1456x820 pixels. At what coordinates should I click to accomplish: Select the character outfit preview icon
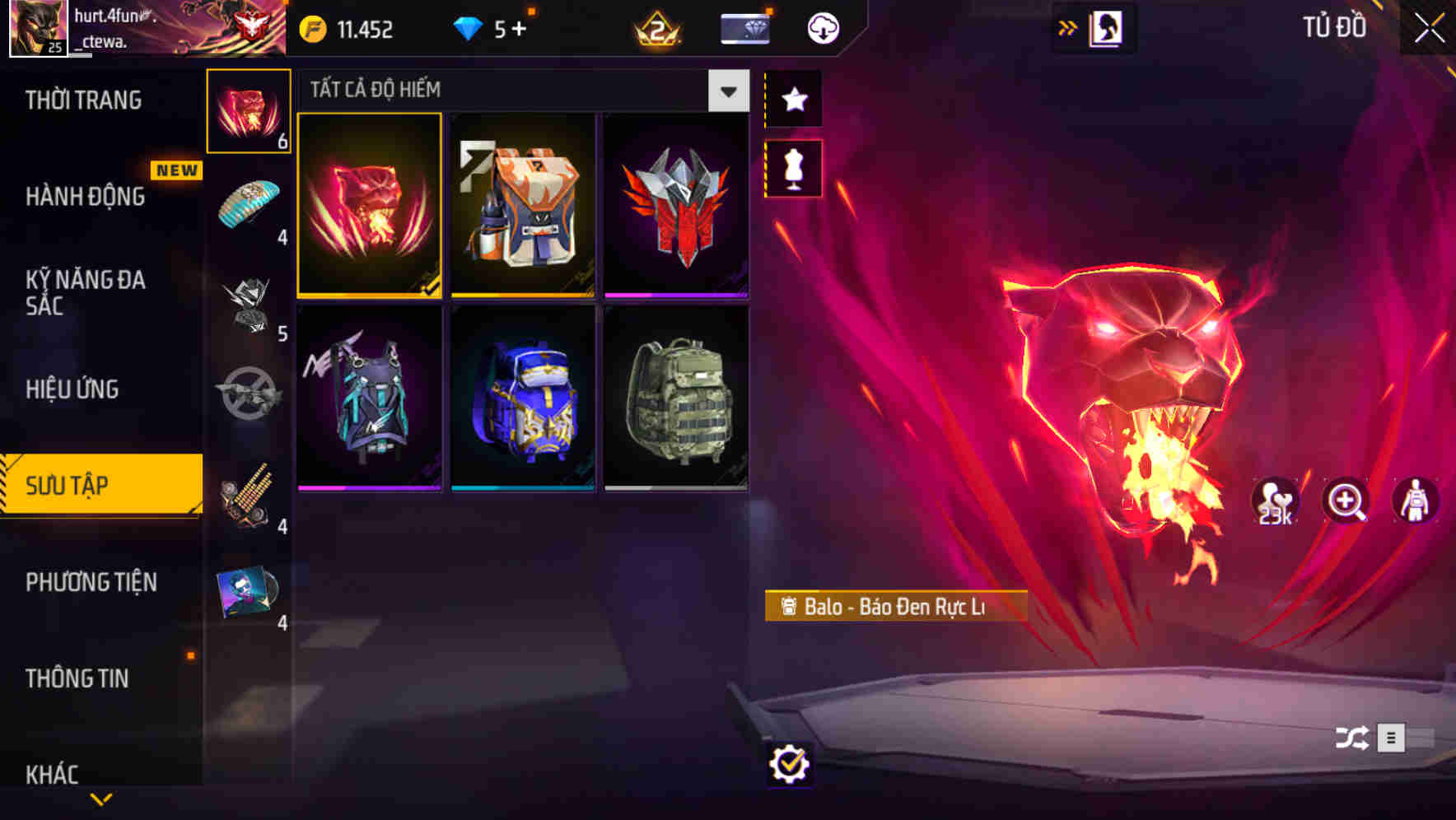click(x=1414, y=501)
